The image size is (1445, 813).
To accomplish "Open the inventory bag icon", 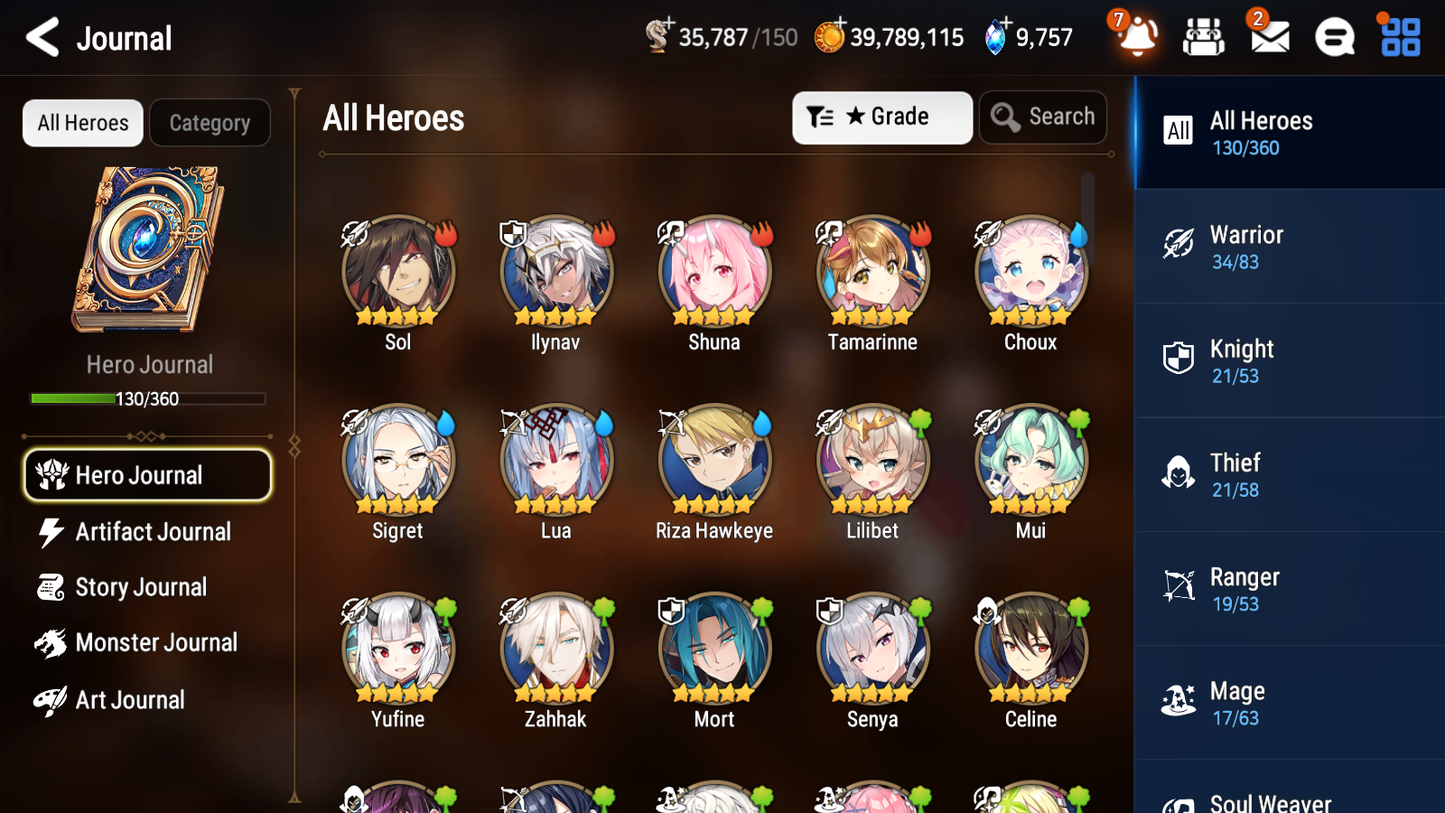I will [x=1203, y=38].
